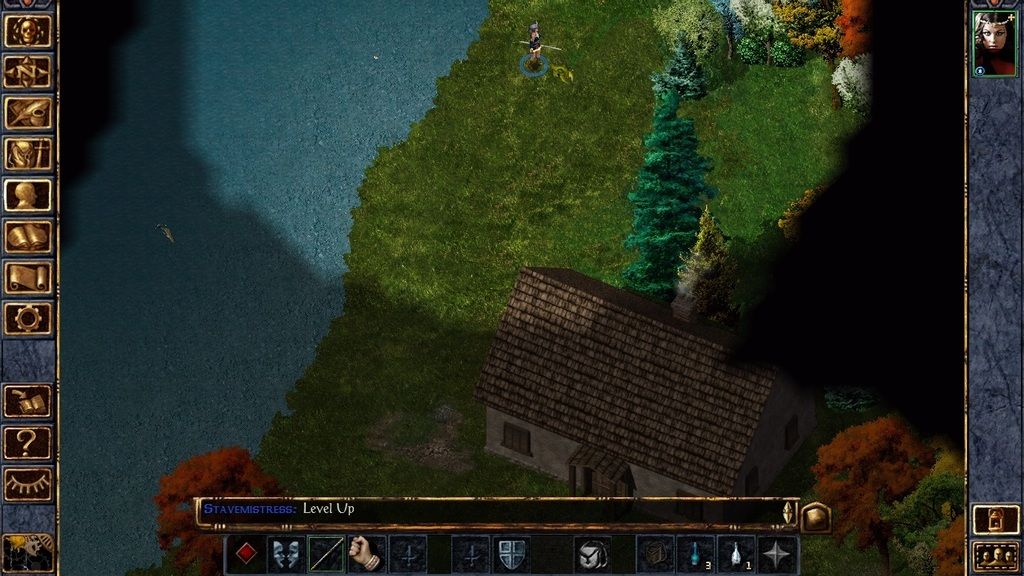Viewport: 1024px width, 576px height.
Task: Open the journal with the quill icon
Action: 28,112
